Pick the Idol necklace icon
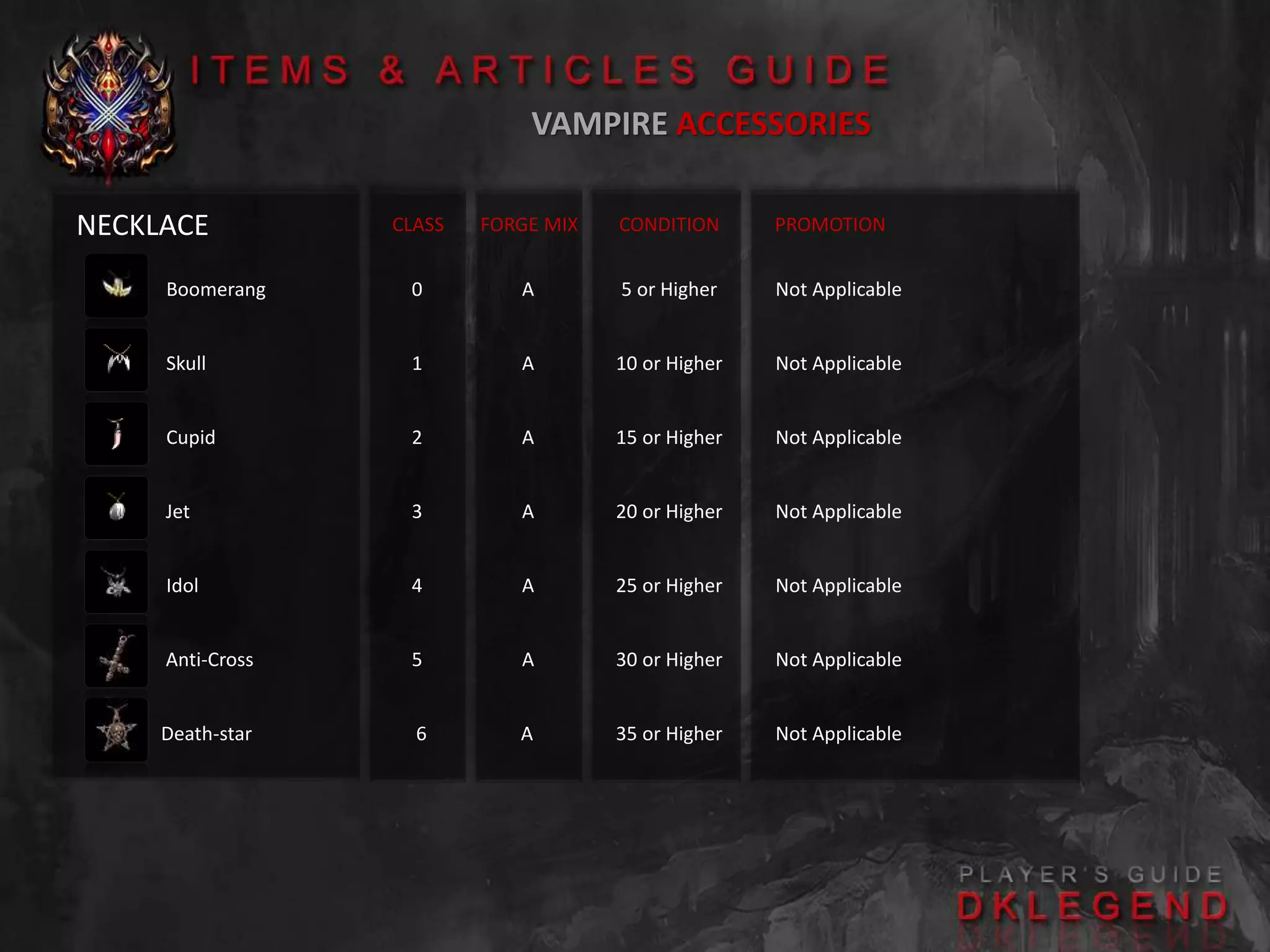1270x952 pixels. [117, 583]
